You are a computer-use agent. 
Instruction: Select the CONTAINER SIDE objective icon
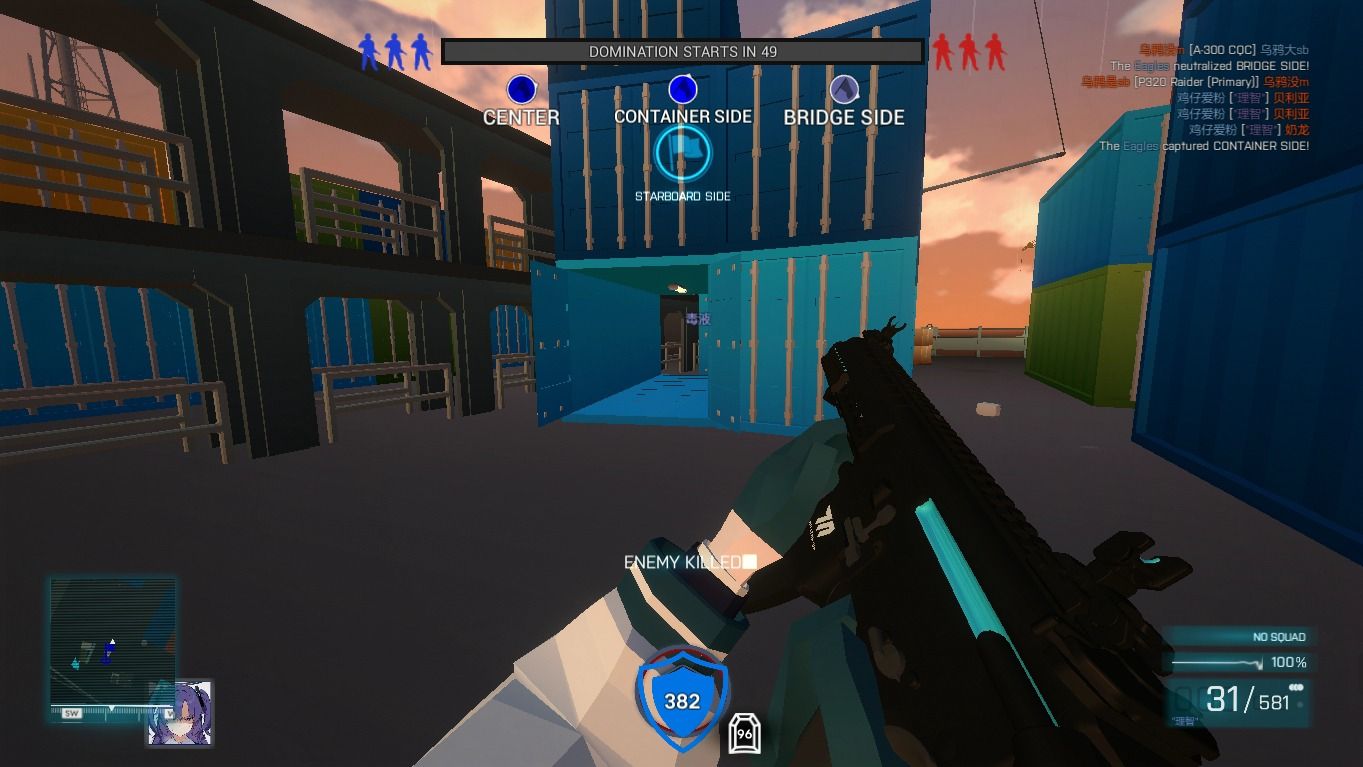pos(682,90)
